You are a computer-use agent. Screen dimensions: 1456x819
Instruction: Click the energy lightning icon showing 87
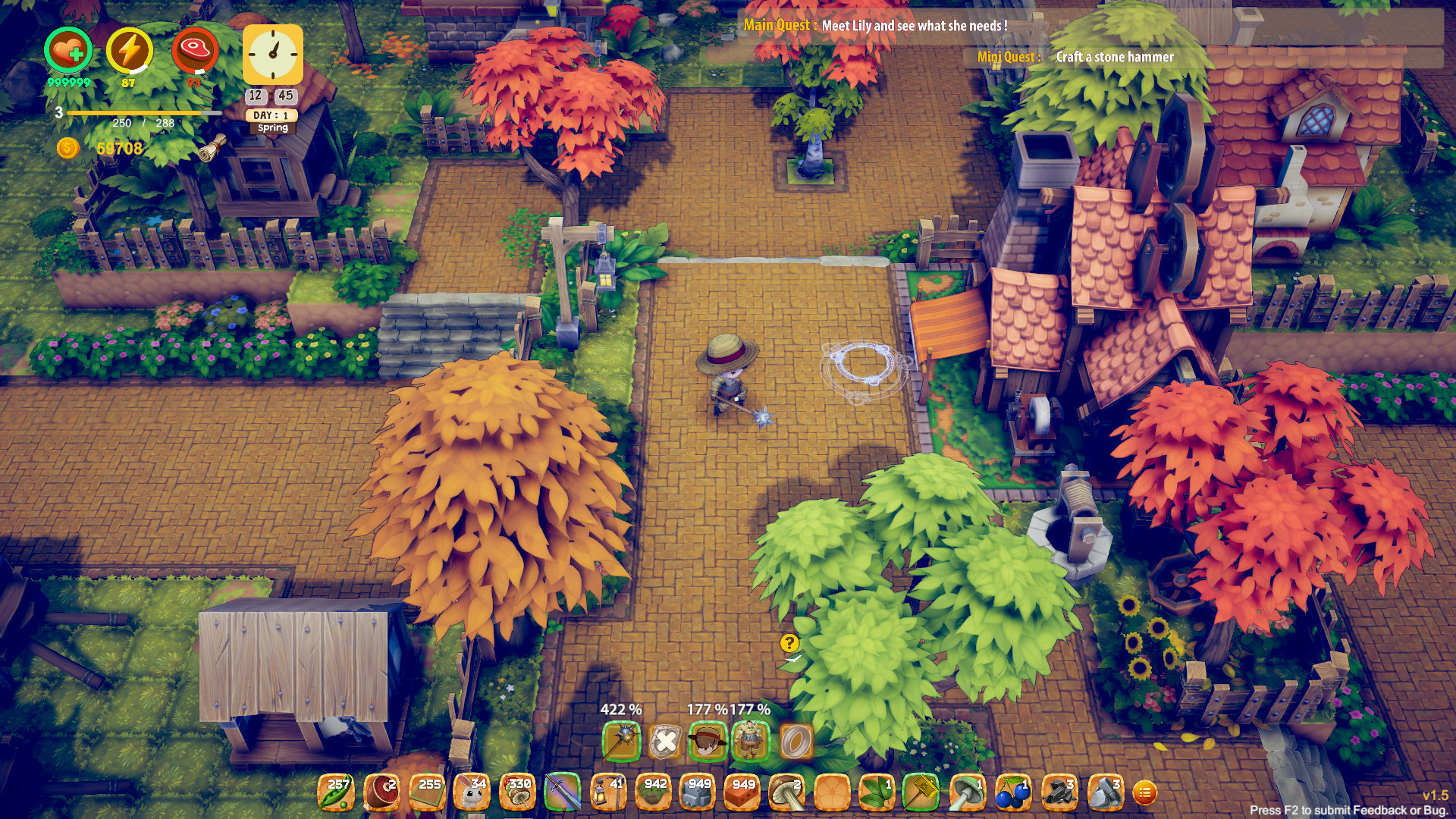[x=128, y=49]
